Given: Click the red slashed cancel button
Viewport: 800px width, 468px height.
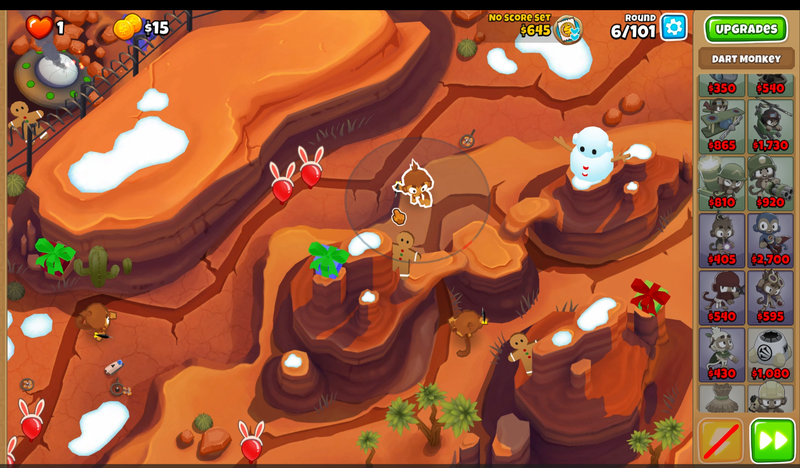Looking at the screenshot, I should [720, 440].
